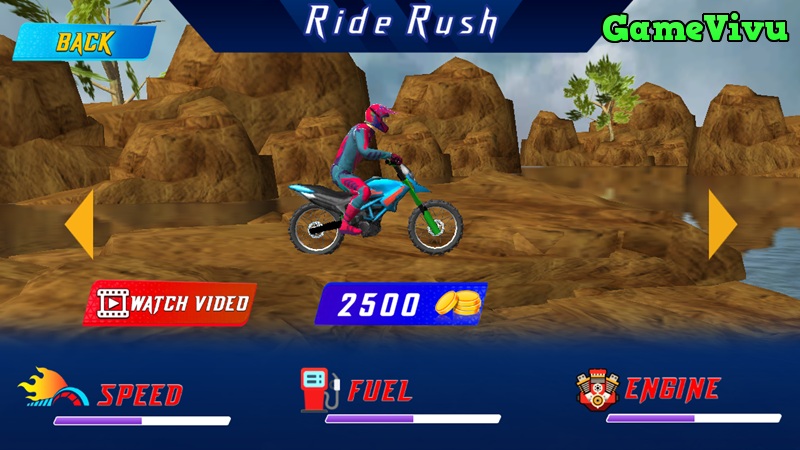
Task: Go back using the Back button
Action: click(x=84, y=43)
